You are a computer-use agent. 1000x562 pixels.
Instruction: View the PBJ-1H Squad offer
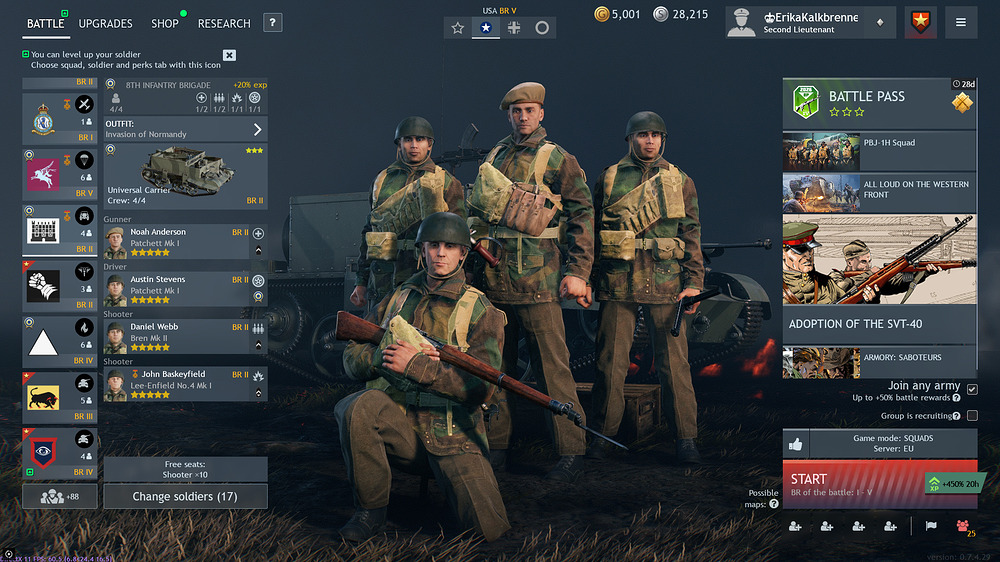pyautogui.click(x=879, y=151)
